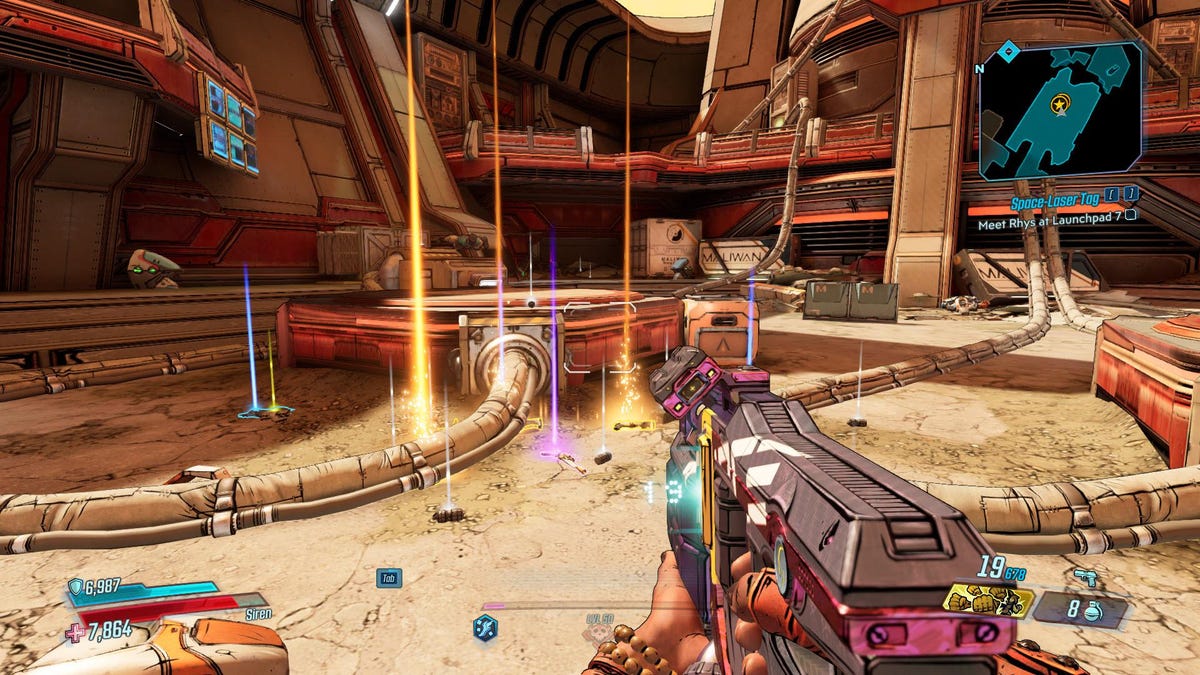Open the minimap in the top-right corner
Image resolution: width=1200 pixels, height=675 pixels.
click(1060, 110)
